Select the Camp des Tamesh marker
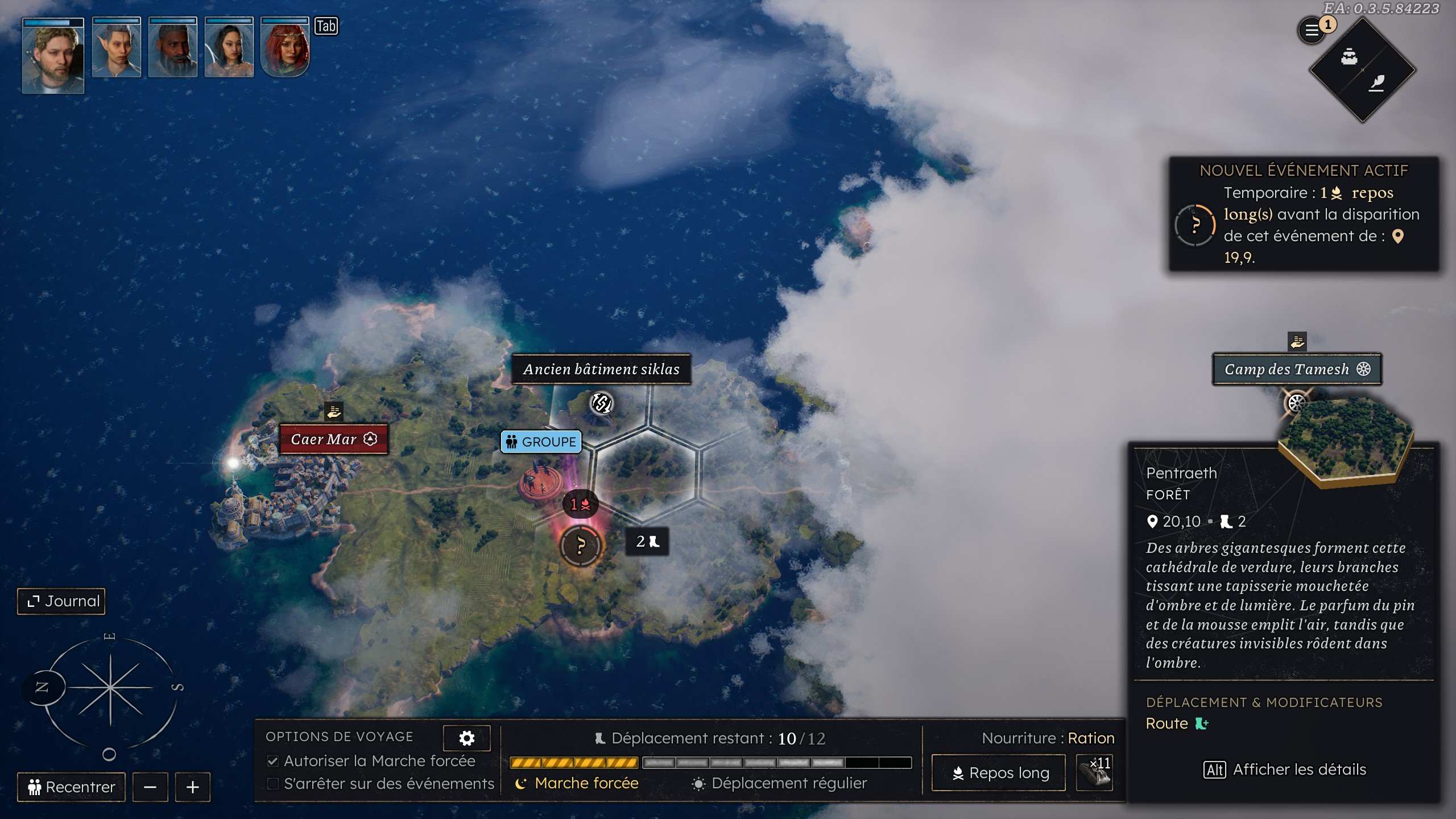 [1297, 370]
